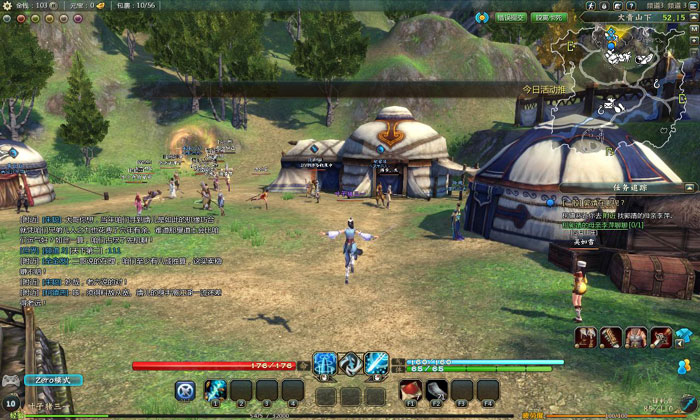Viewport: 700px width, 420px height.
Task: Use the lightning sword skill in slot 1
Action: tap(214, 390)
